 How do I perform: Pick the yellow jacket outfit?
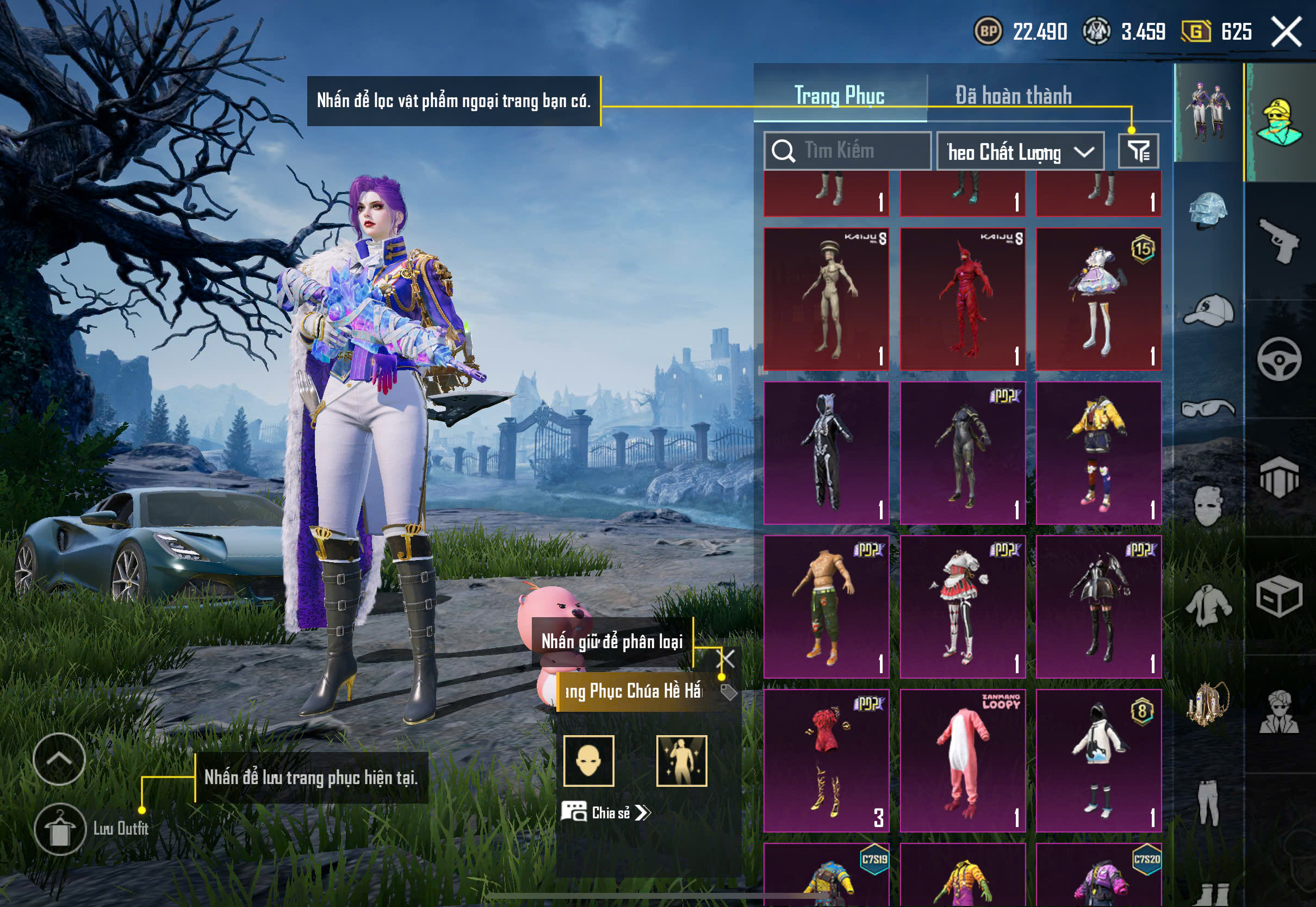[x=1098, y=452]
